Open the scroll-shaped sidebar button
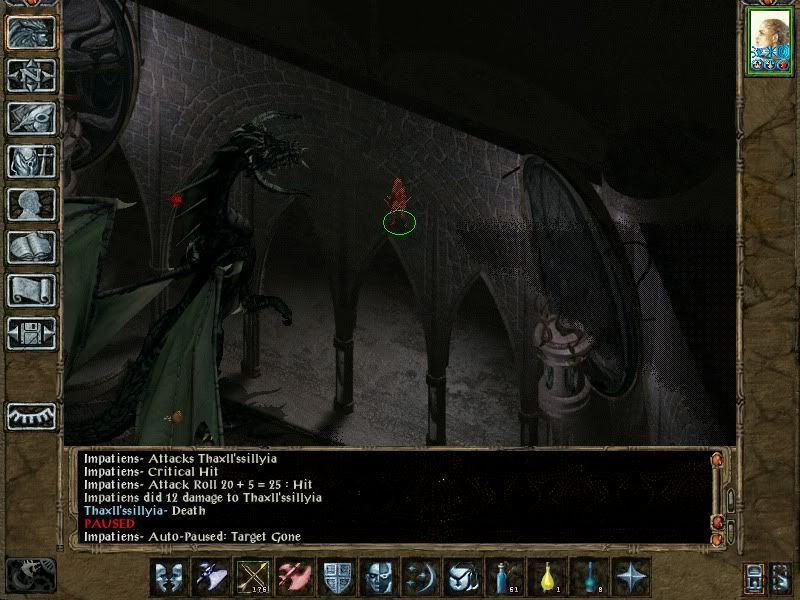The image size is (800, 600). (x=31, y=290)
